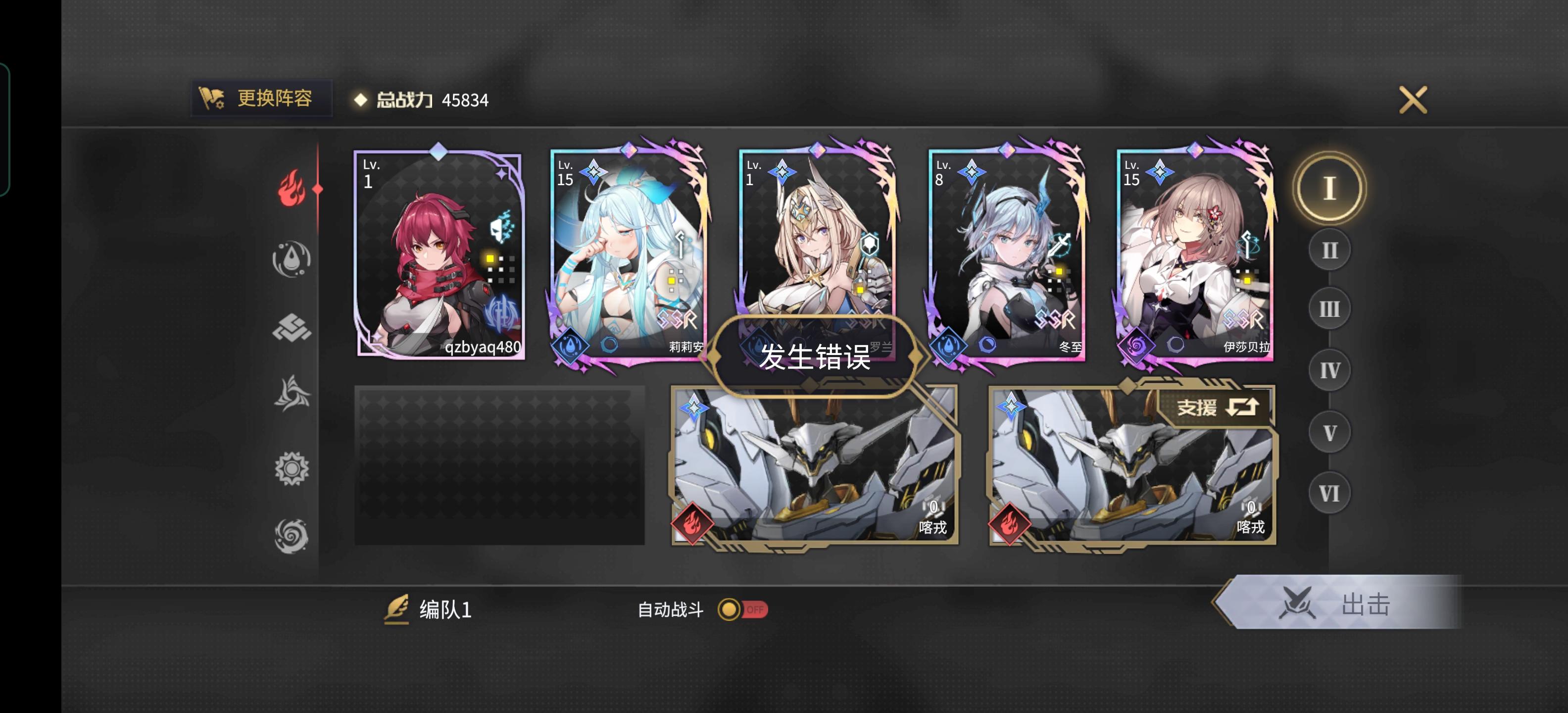Select the earth element filter icon
This screenshot has height=713, width=1568.
coord(291,327)
